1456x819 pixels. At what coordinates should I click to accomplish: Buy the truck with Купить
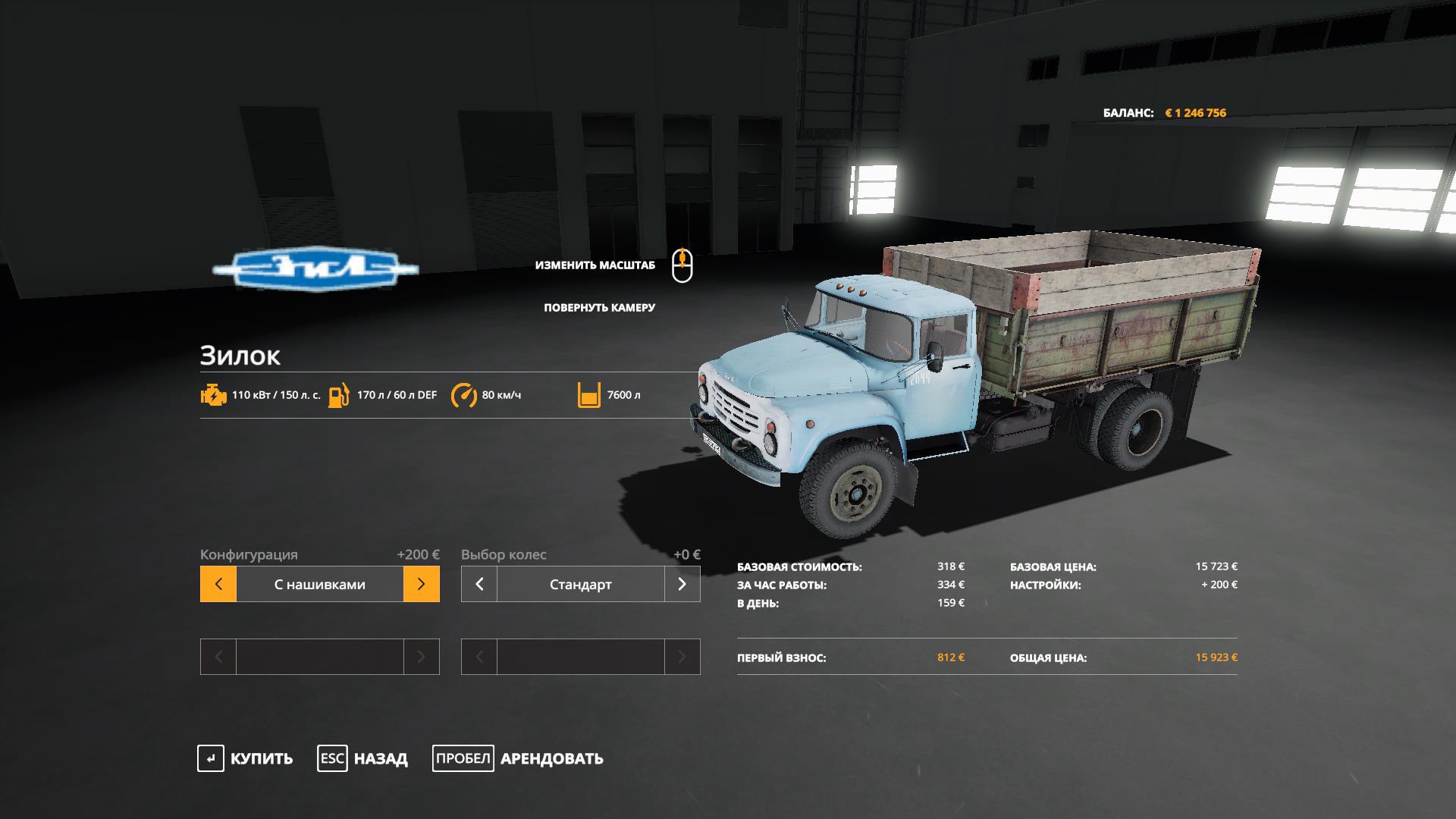pos(245,758)
